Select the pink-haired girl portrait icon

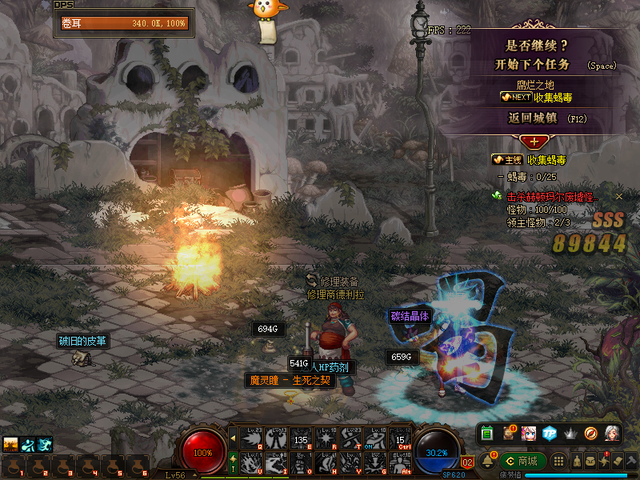pos(529,433)
